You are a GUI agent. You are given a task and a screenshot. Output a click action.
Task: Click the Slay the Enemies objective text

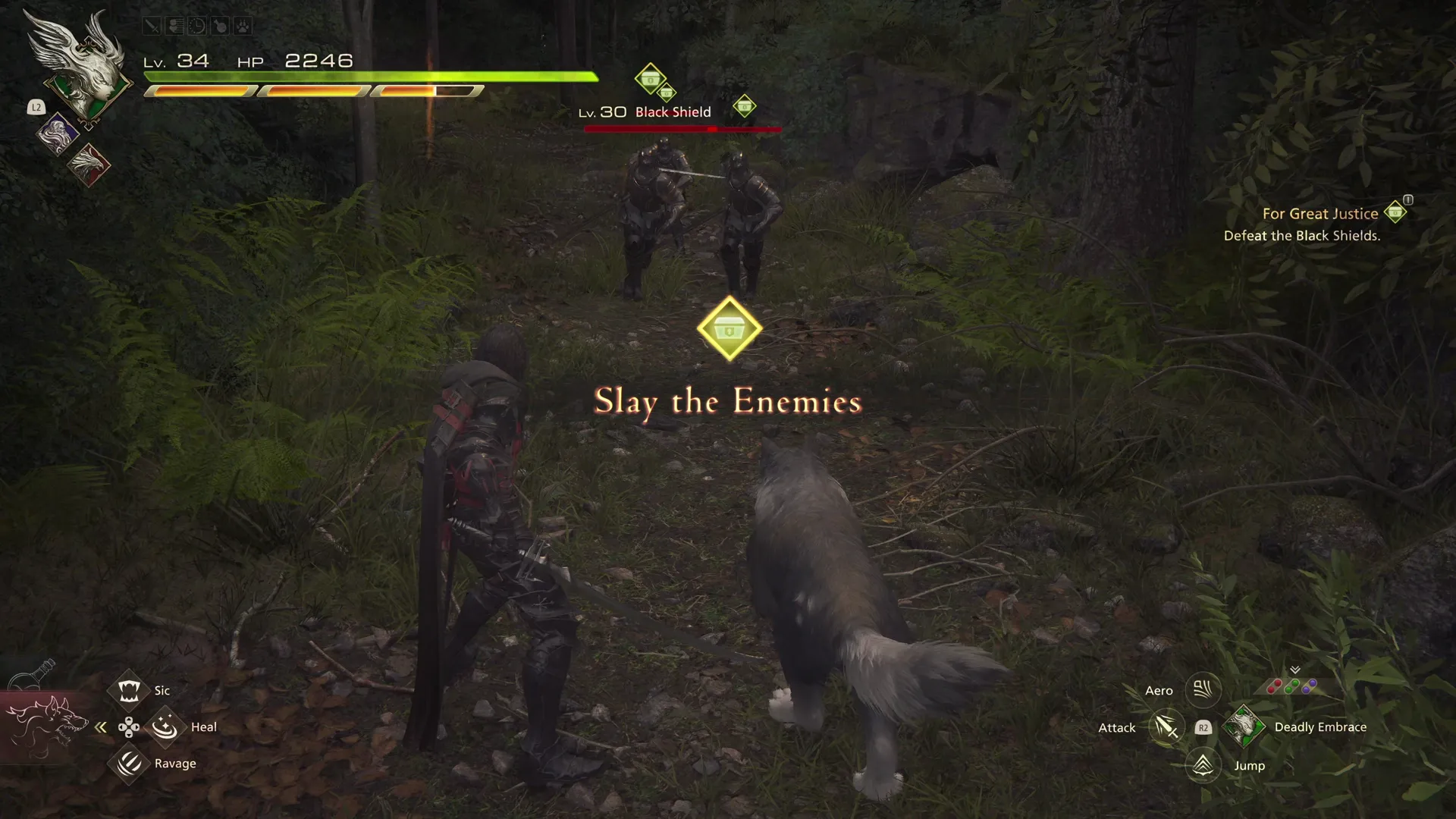tap(727, 401)
